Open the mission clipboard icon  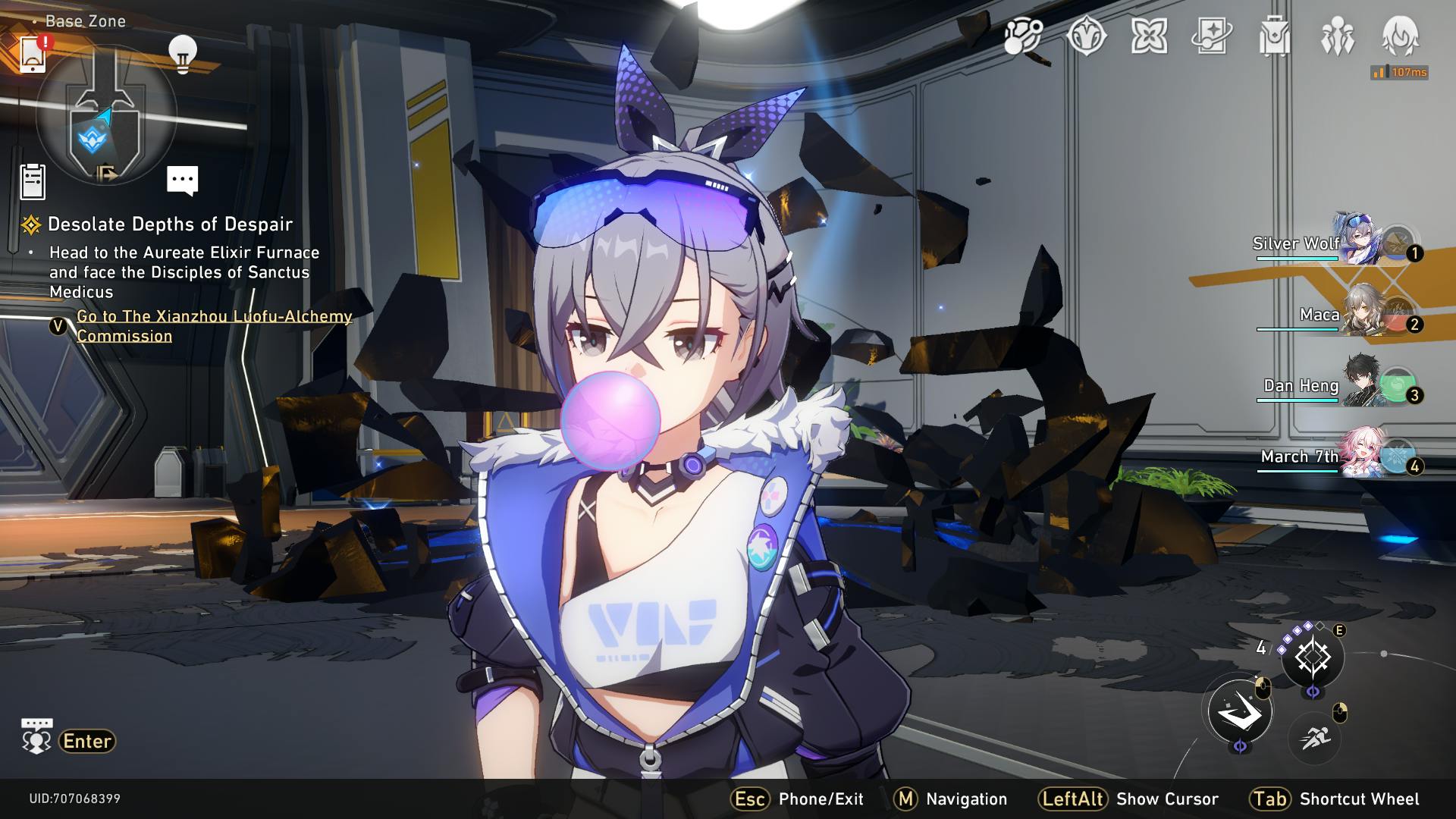click(x=33, y=182)
